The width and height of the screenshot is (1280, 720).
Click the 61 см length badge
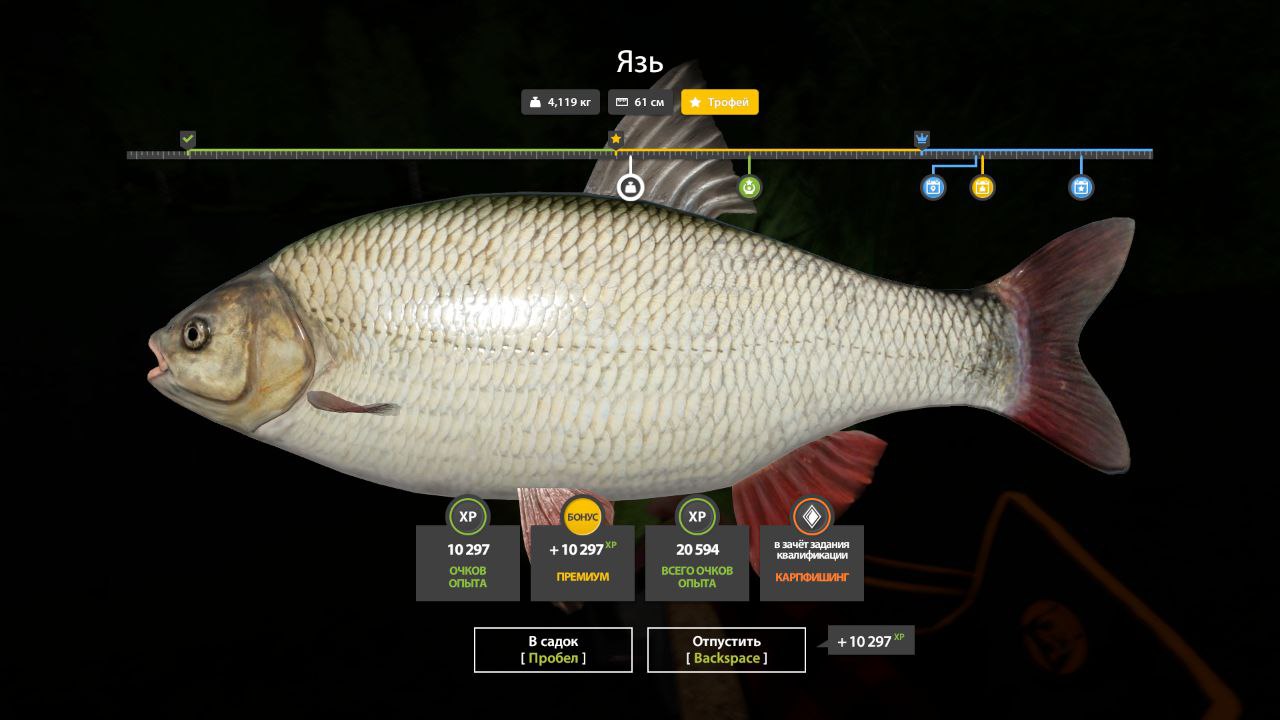click(640, 102)
